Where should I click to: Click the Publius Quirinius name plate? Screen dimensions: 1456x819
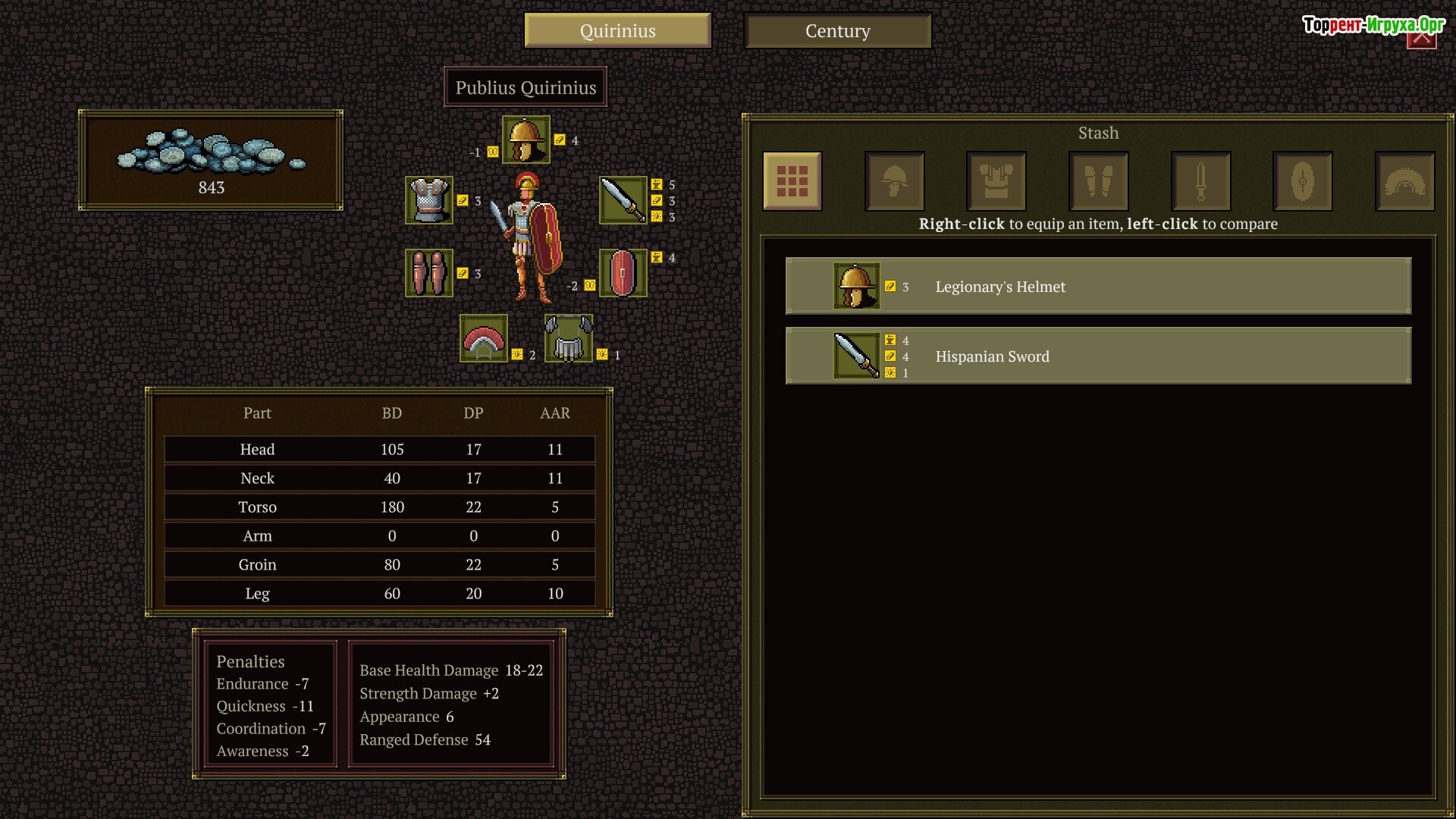pyautogui.click(x=526, y=88)
